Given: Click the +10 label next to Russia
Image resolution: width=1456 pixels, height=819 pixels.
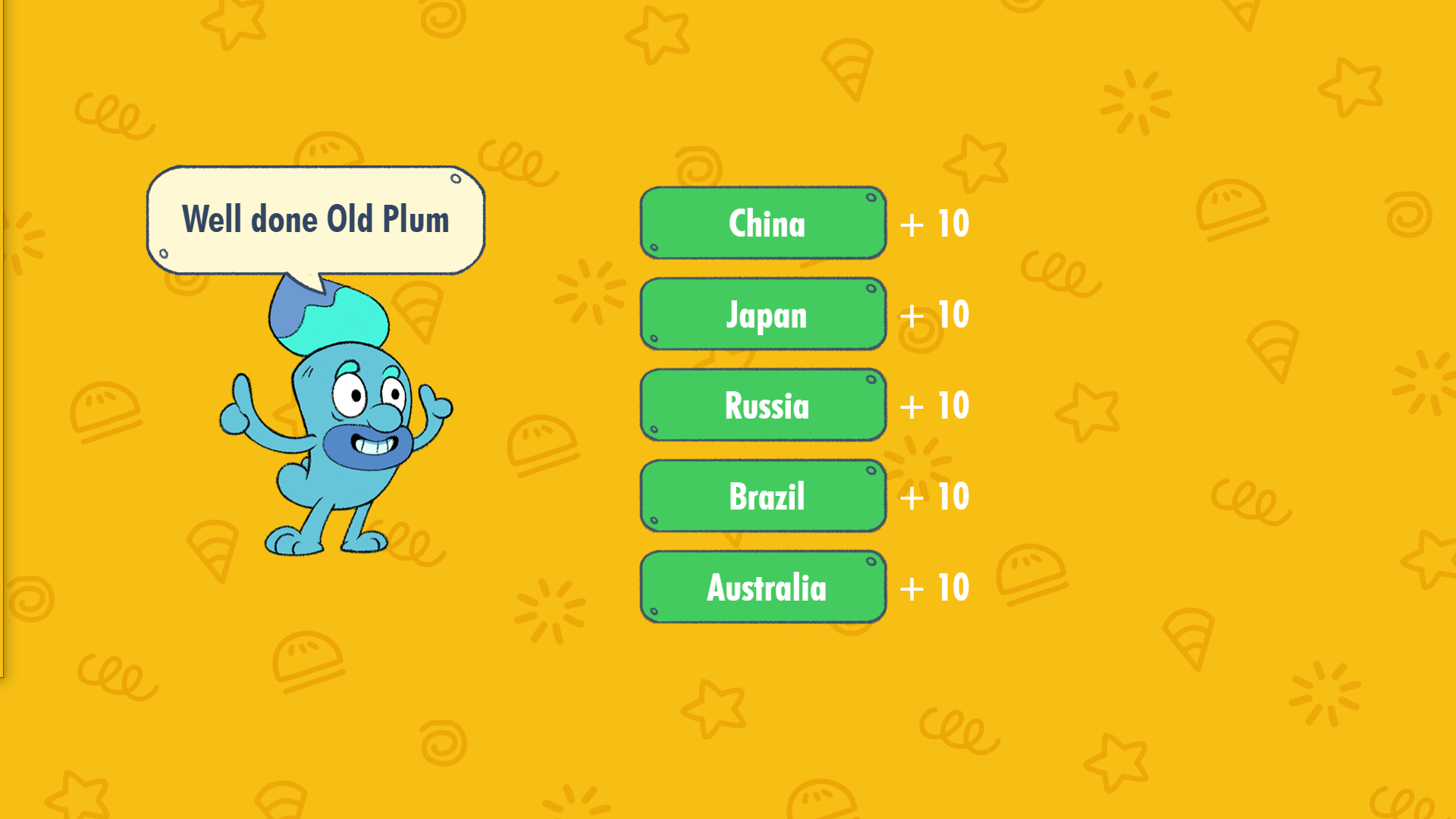Looking at the screenshot, I should coord(933,405).
